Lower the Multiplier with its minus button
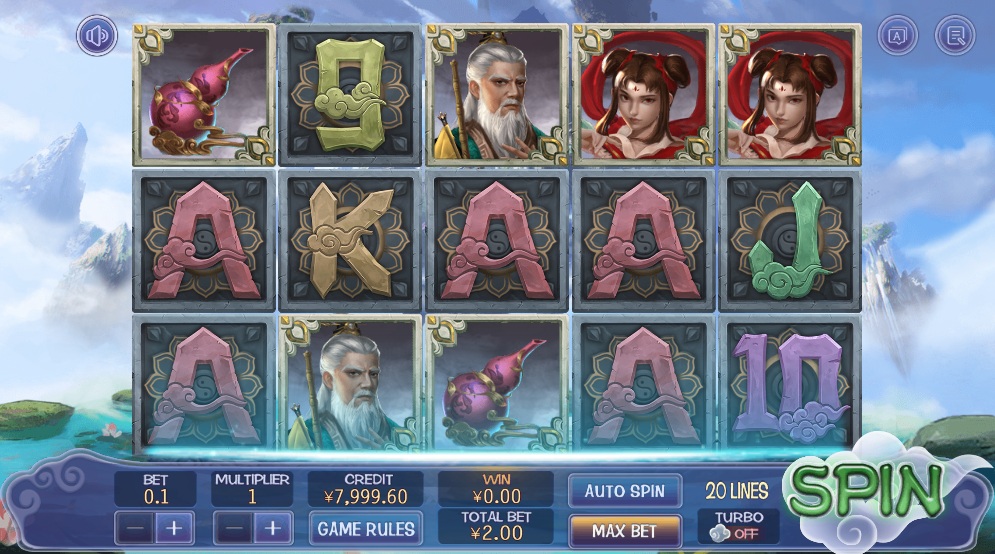 [x=232, y=527]
